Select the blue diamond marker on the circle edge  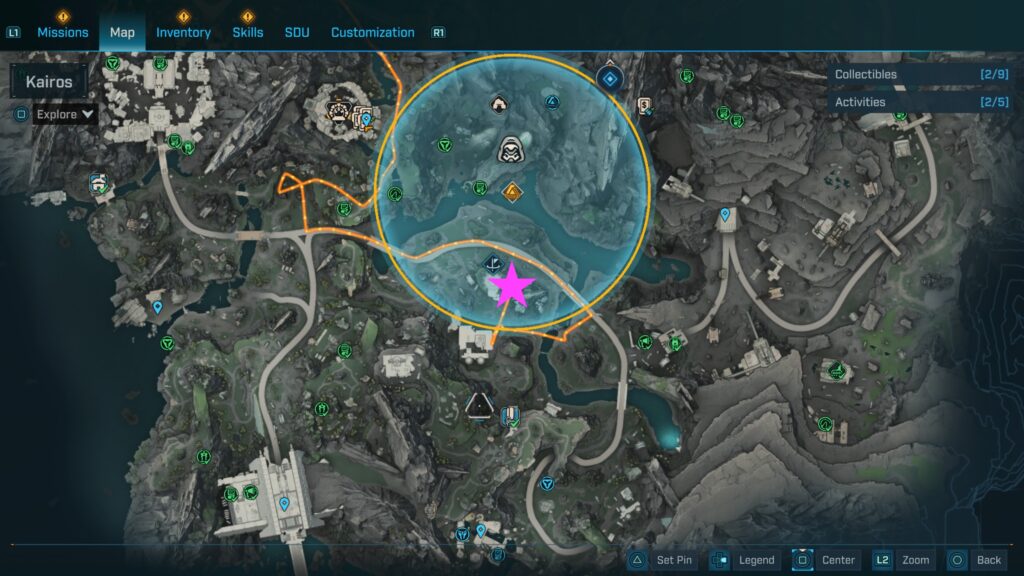point(609,78)
